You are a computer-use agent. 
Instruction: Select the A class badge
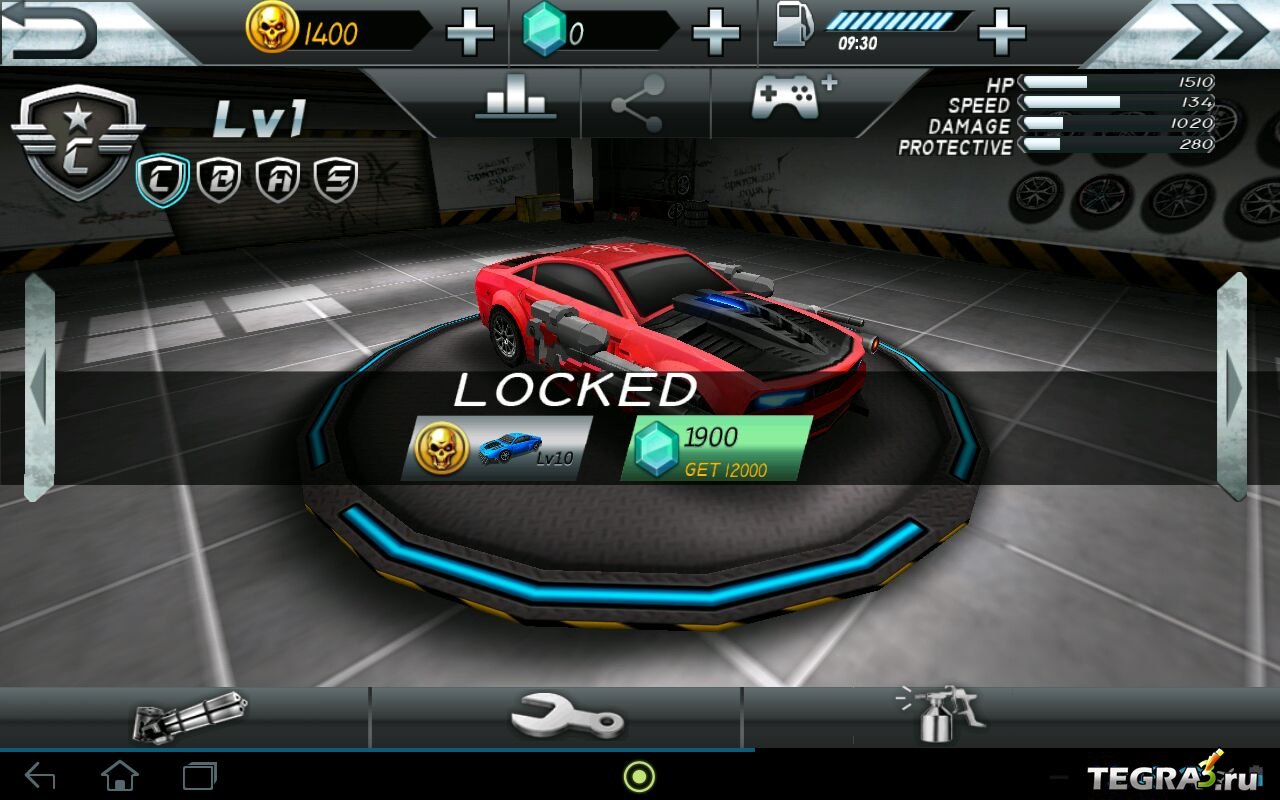pyautogui.click(x=276, y=180)
